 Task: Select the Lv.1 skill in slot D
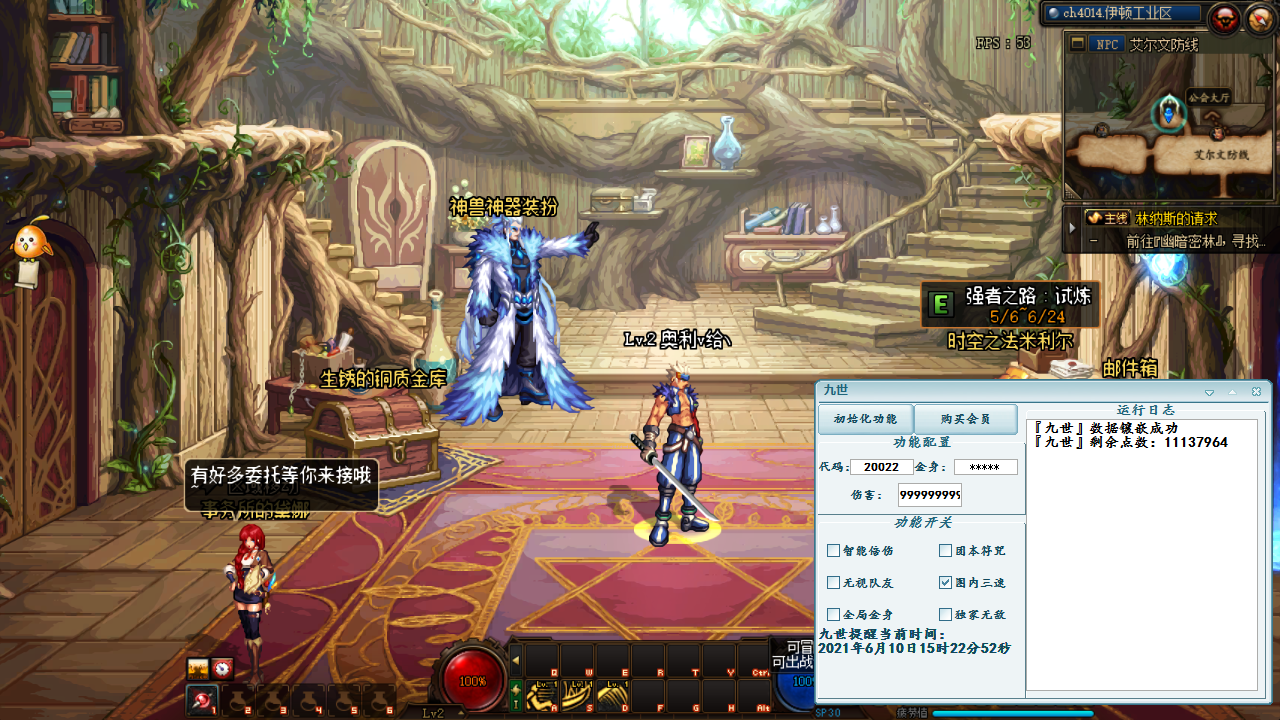[x=612, y=696]
